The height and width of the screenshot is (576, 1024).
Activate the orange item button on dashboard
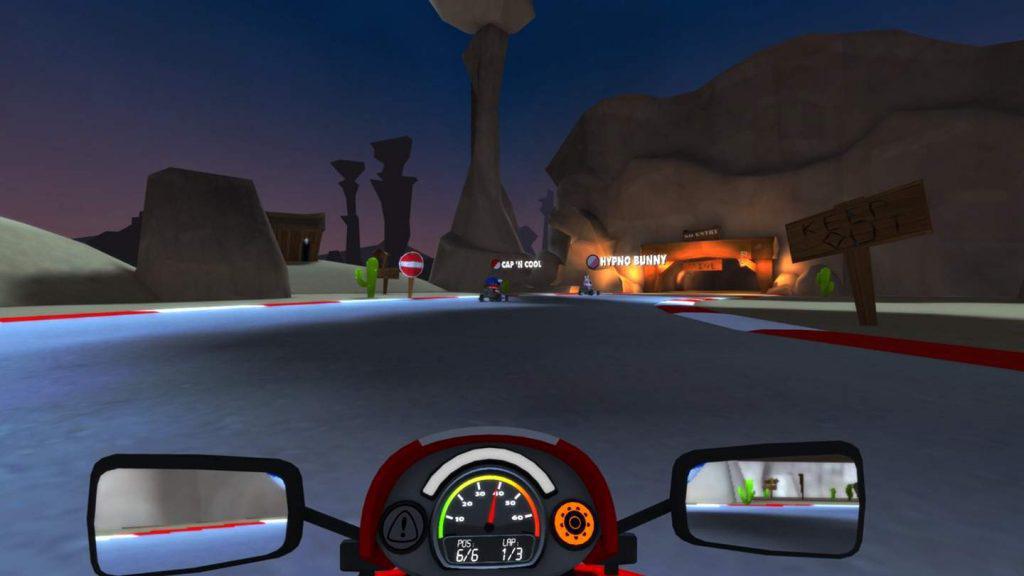[x=574, y=523]
